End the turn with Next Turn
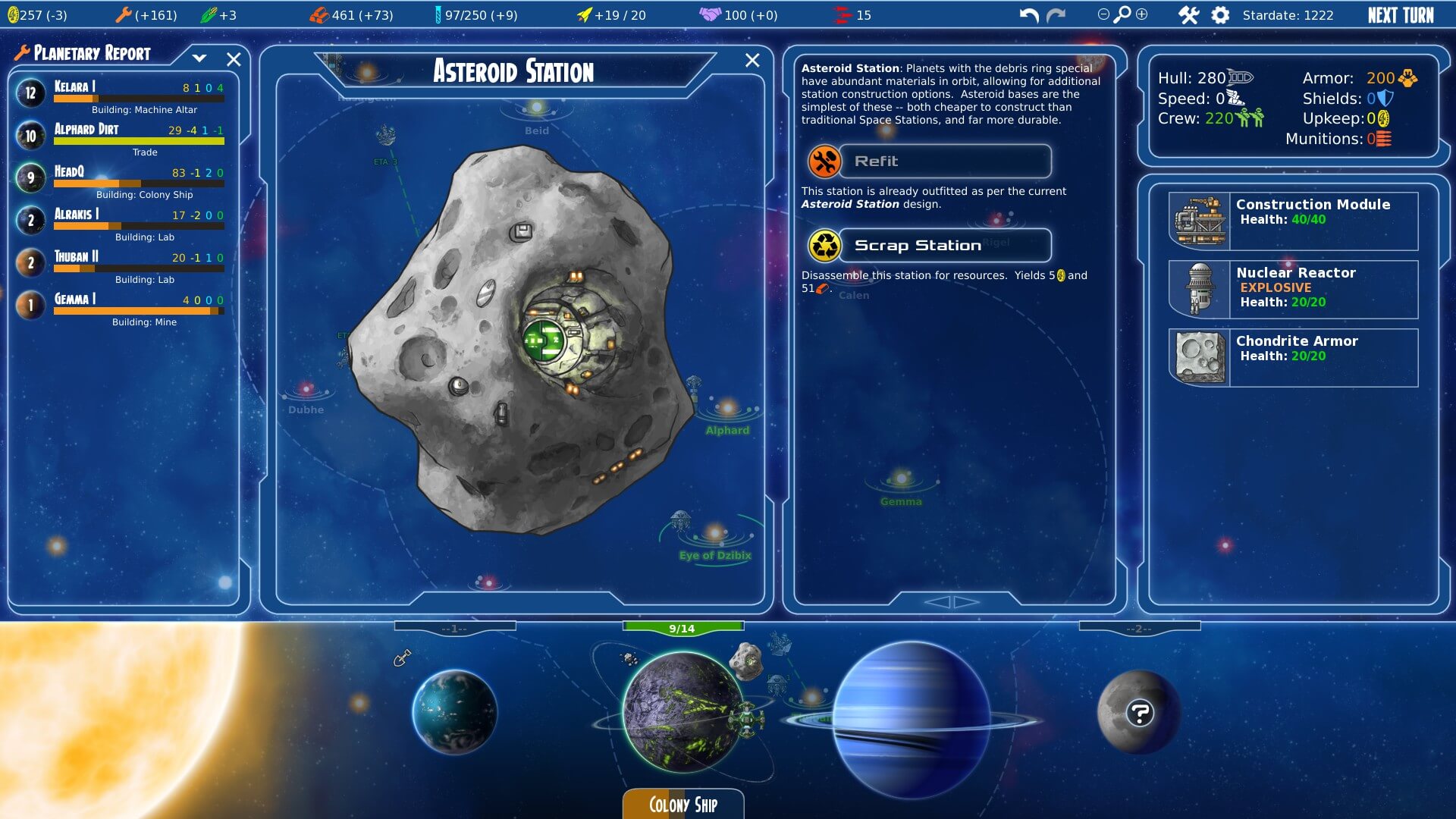 (1400, 15)
